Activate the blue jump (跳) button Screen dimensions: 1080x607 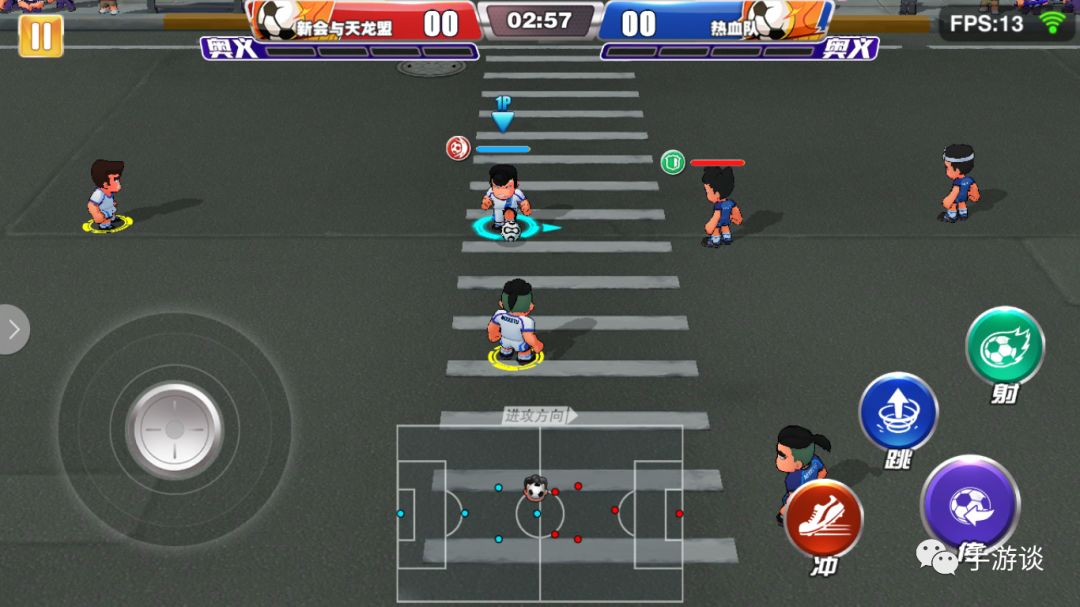(x=898, y=411)
